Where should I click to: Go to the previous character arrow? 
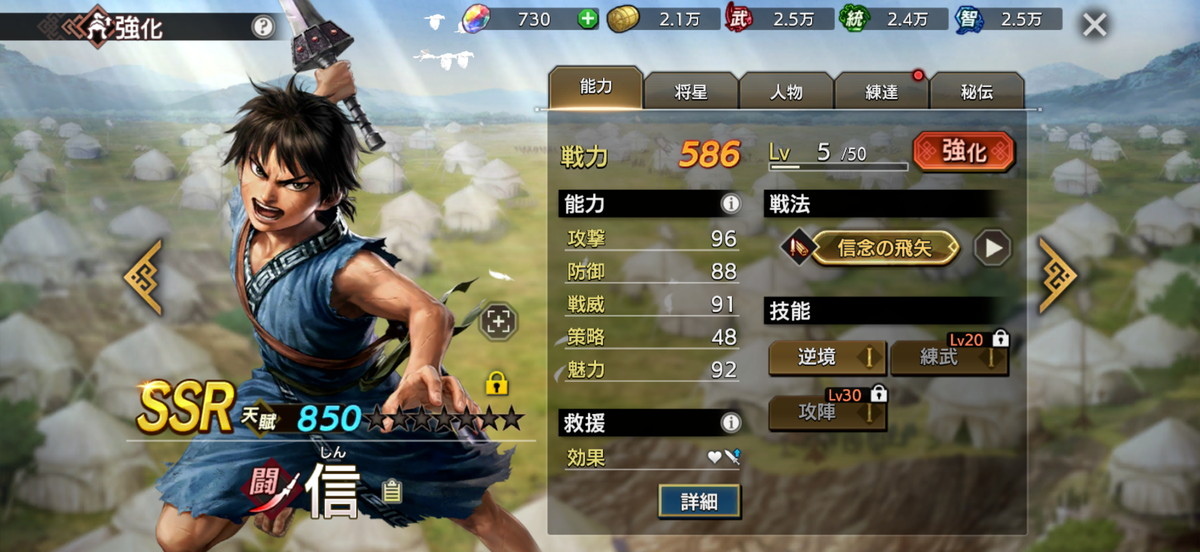(x=143, y=276)
